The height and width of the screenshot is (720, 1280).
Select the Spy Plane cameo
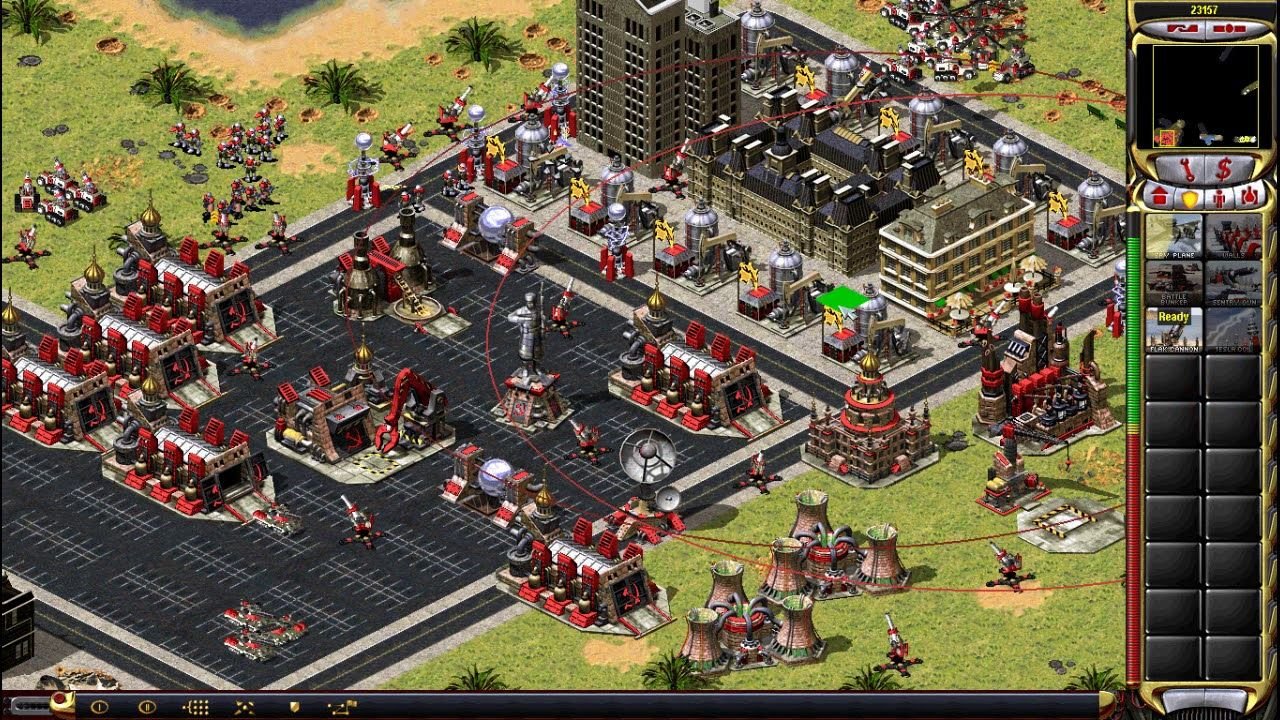(1174, 237)
